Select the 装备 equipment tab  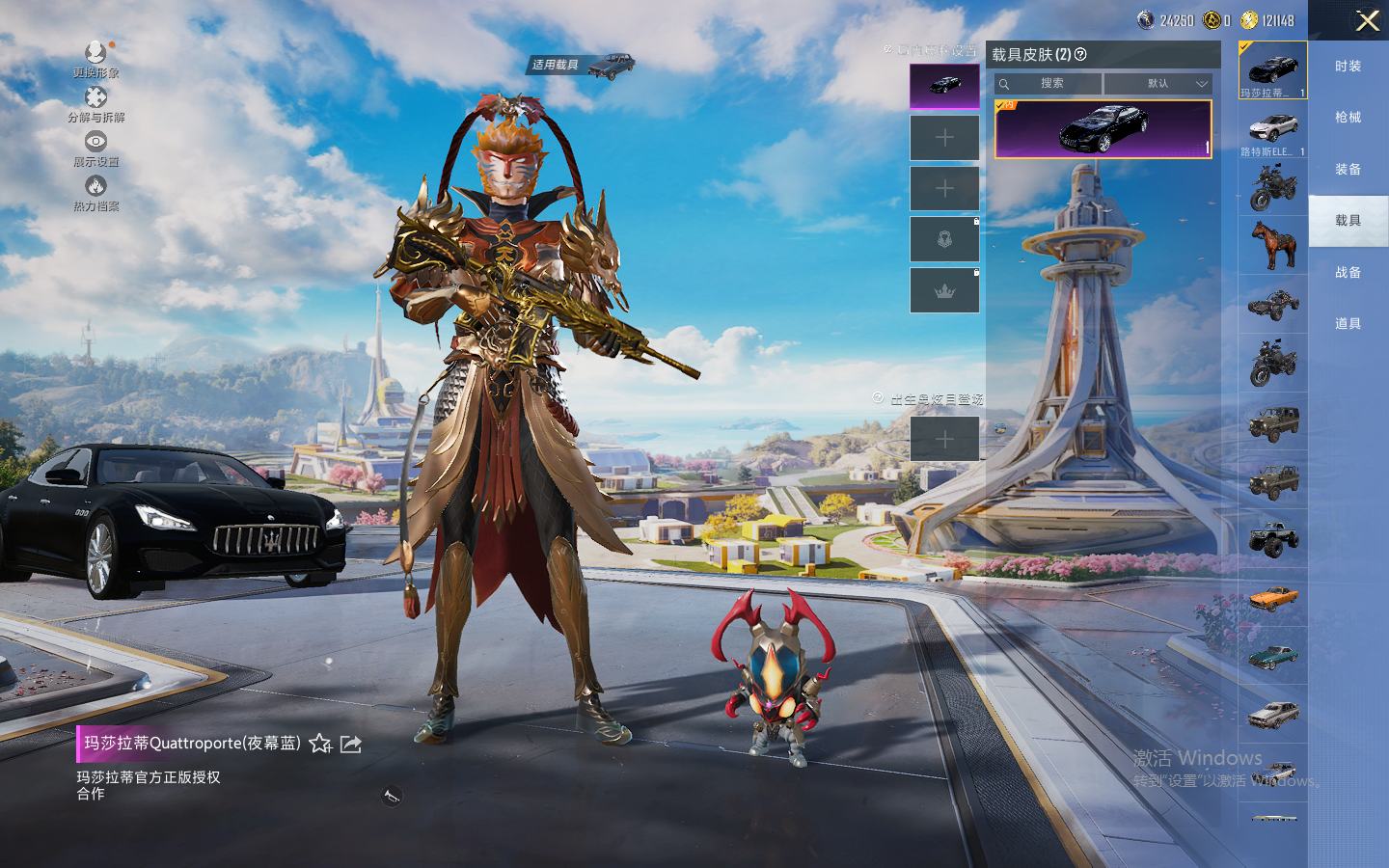coord(1348,170)
